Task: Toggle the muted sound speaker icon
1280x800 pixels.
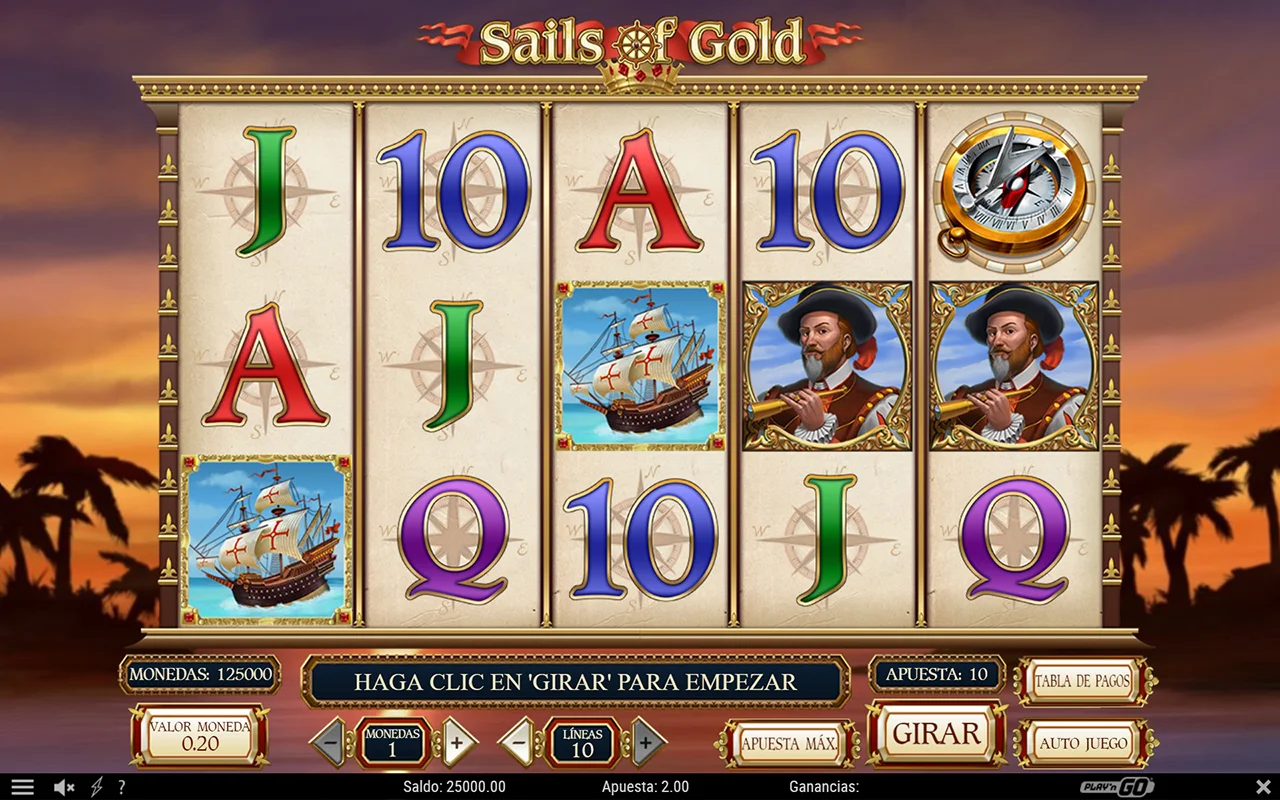Action: 64,787
